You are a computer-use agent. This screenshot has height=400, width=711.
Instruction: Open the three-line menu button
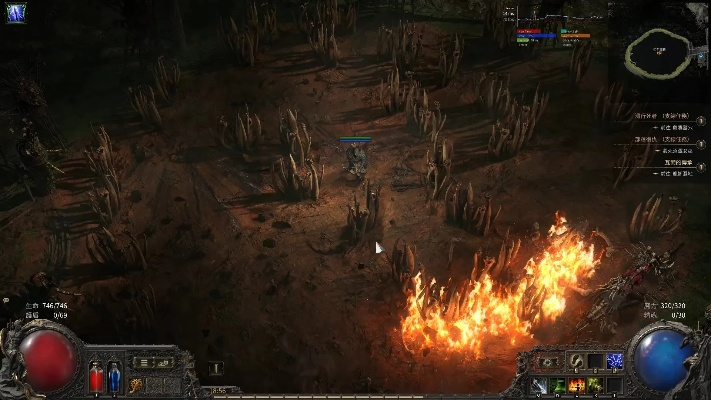point(142,362)
